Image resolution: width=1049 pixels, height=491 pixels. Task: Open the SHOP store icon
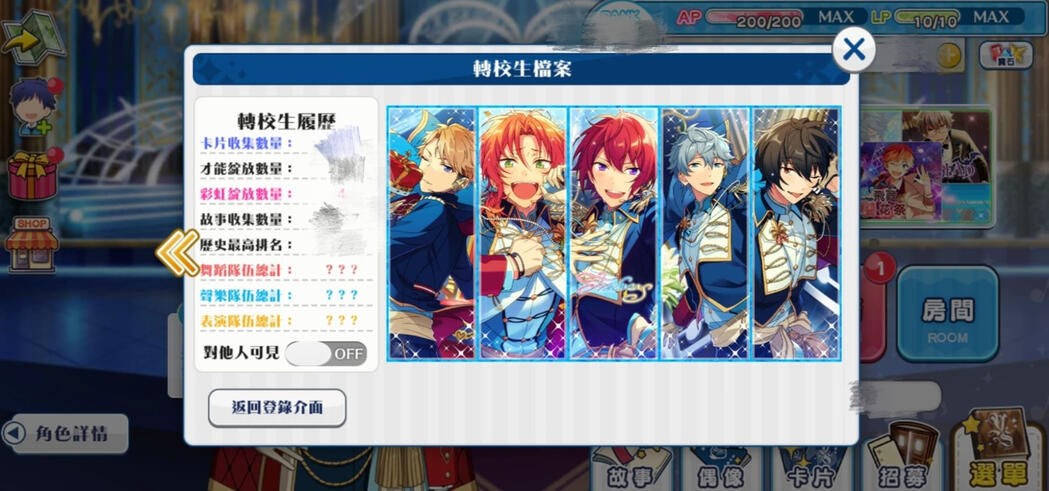(x=32, y=244)
